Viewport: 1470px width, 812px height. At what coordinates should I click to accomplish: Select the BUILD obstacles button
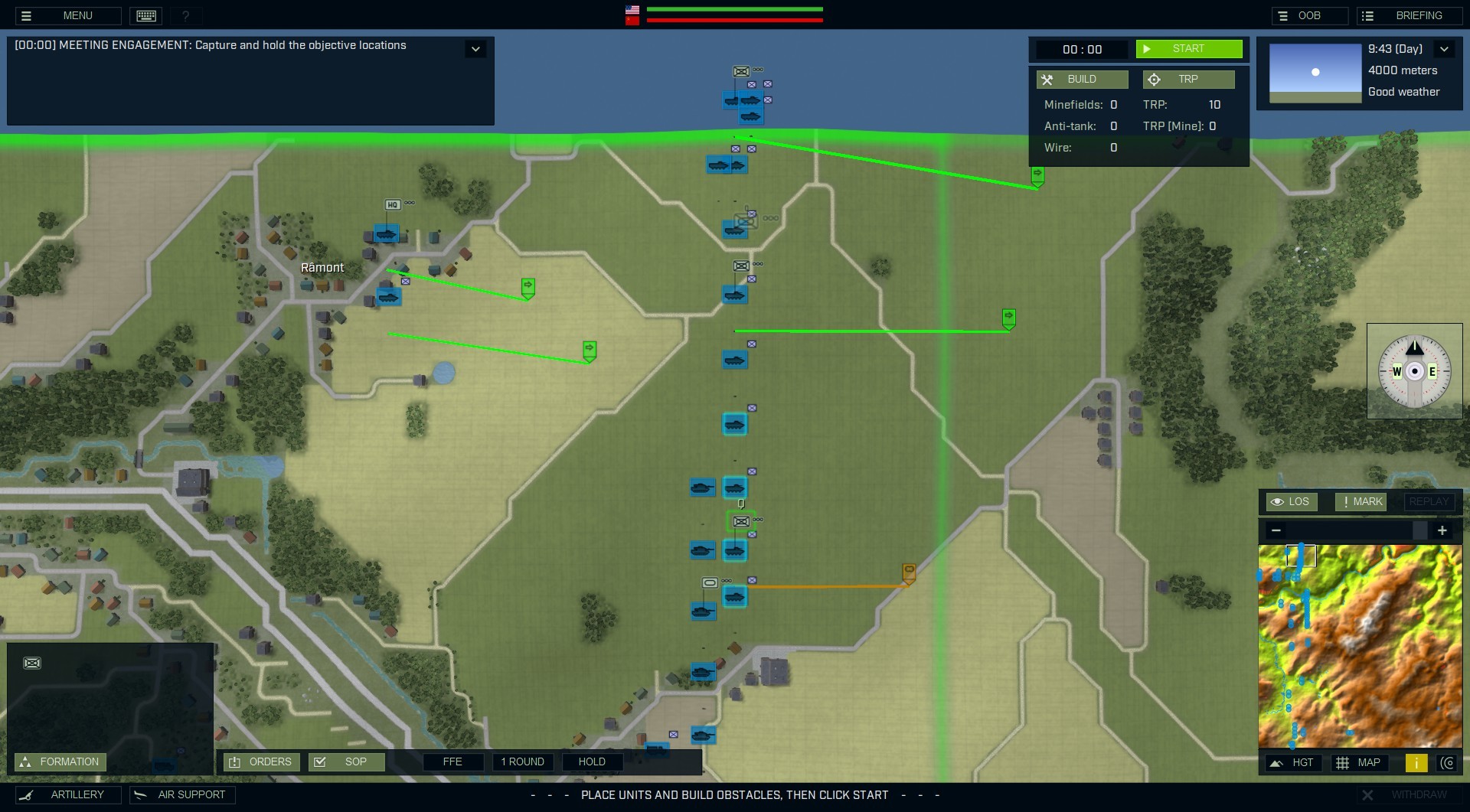coord(1081,80)
